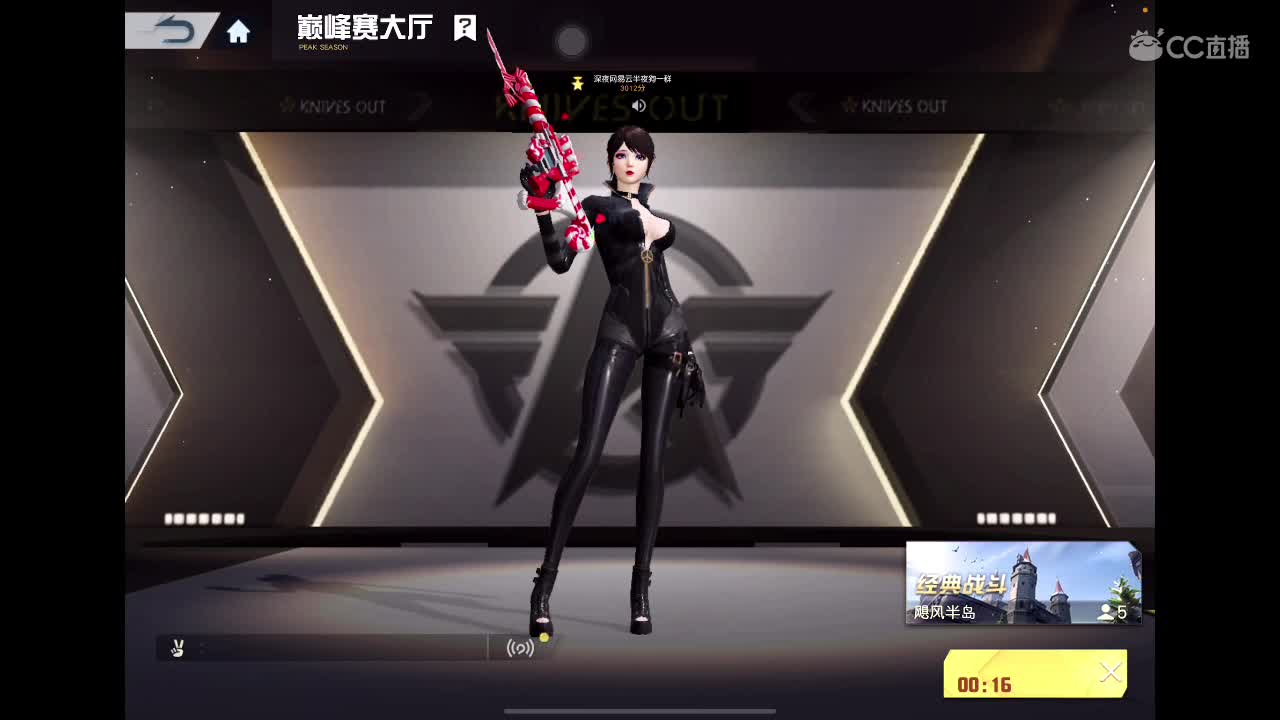Toggle the voice broadcast microphone icon
This screenshot has width=1280, height=720.
tap(520, 647)
